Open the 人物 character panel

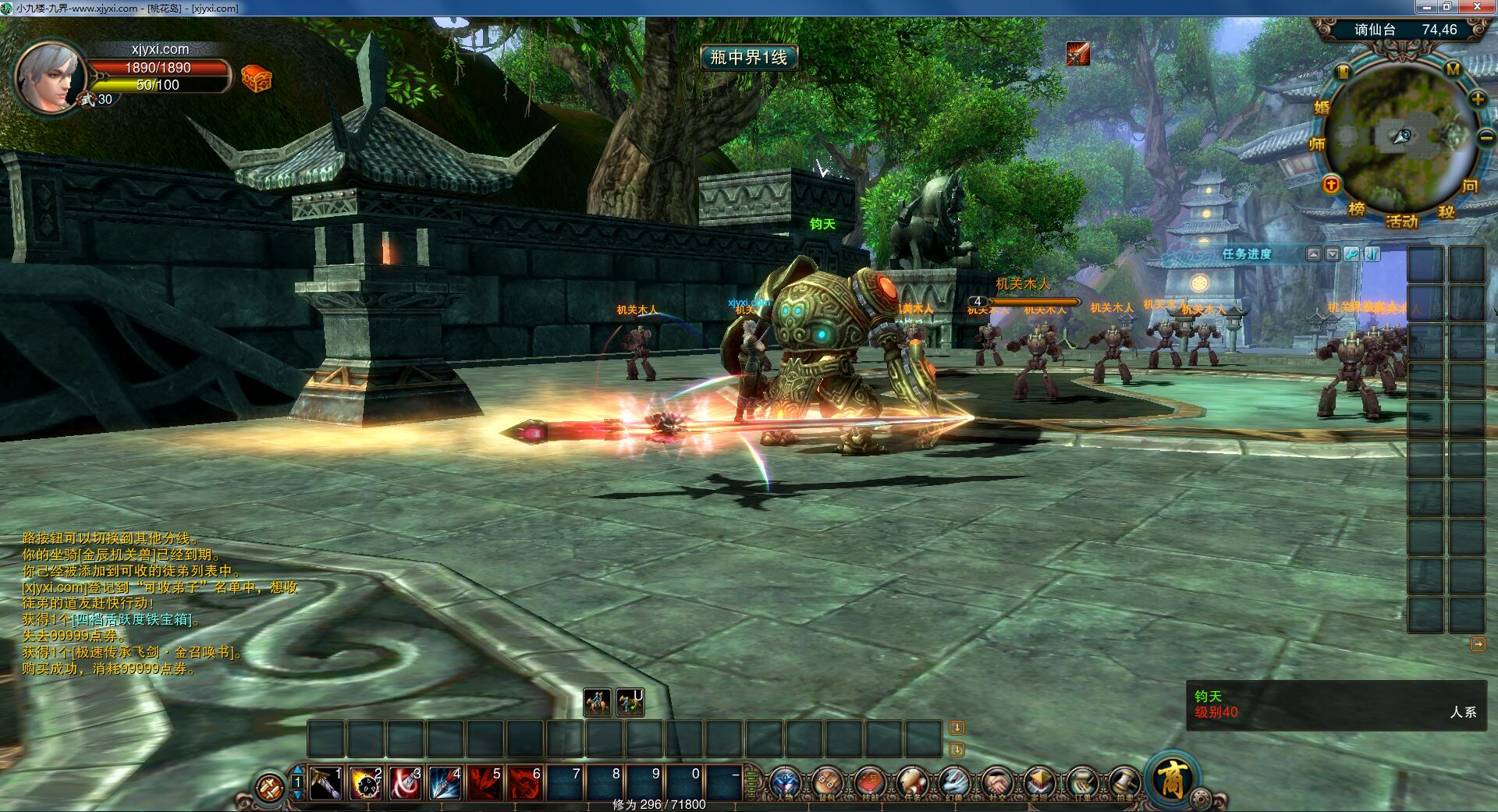tap(785, 783)
